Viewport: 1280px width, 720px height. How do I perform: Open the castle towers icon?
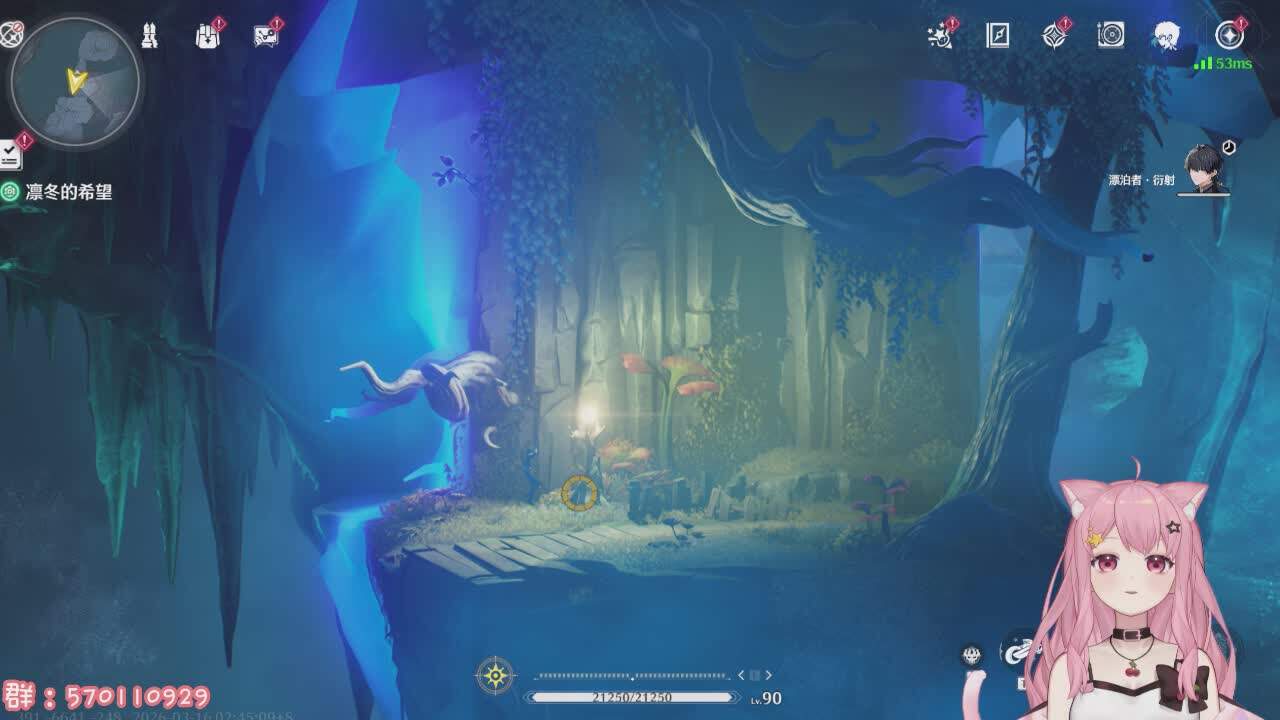[150, 36]
